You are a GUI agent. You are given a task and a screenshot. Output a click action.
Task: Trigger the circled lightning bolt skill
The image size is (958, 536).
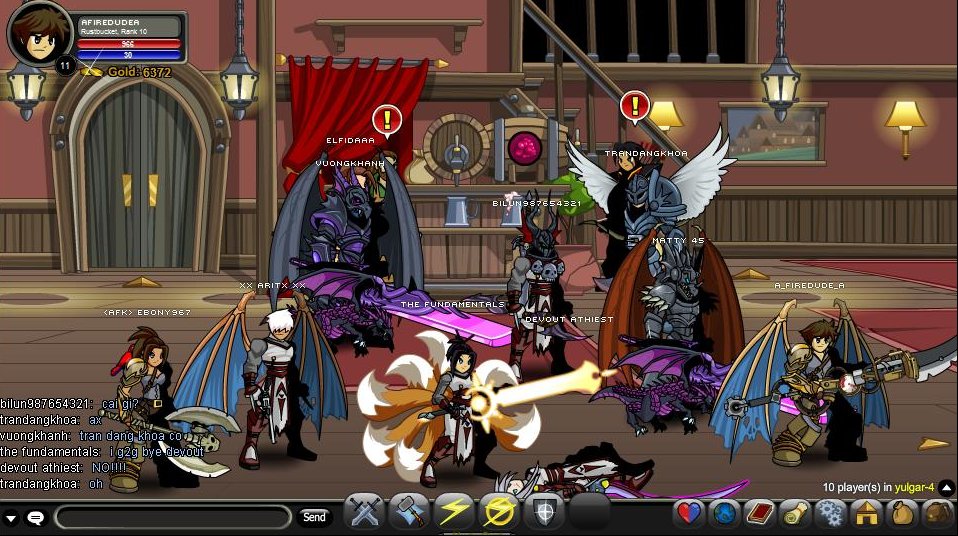click(499, 512)
